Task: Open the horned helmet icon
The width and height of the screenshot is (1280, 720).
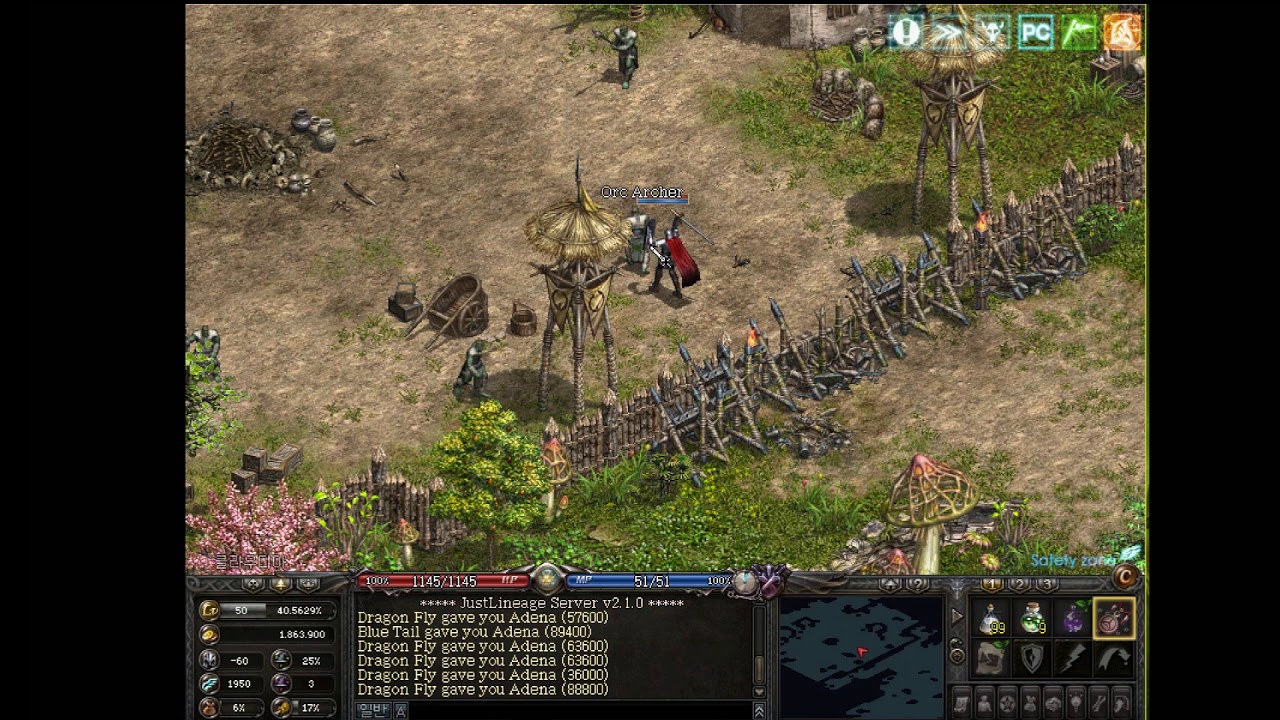Action: click(x=992, y=33)
